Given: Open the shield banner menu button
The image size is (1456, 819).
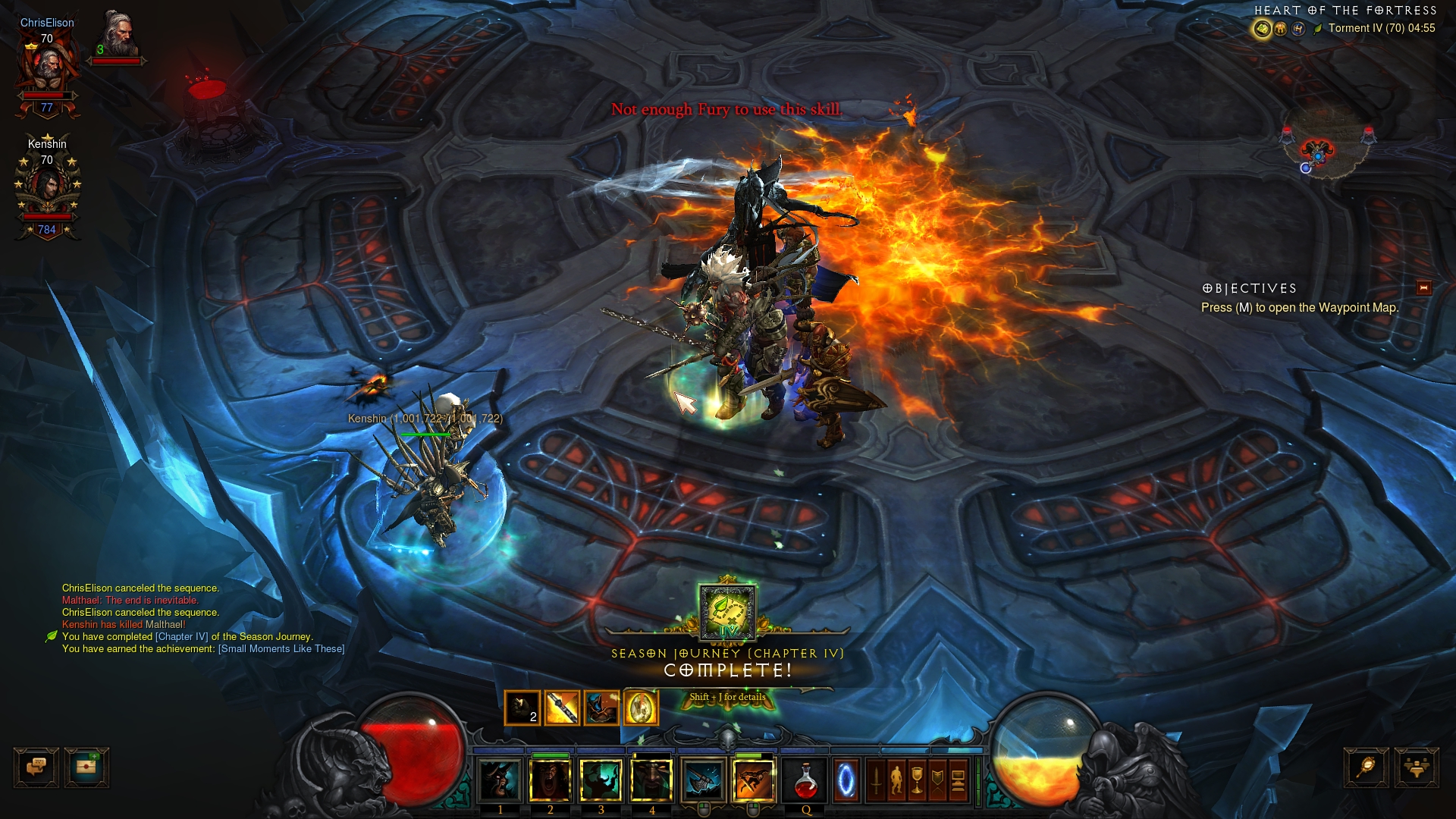Looking at the screenshot, I should (938, 780).
